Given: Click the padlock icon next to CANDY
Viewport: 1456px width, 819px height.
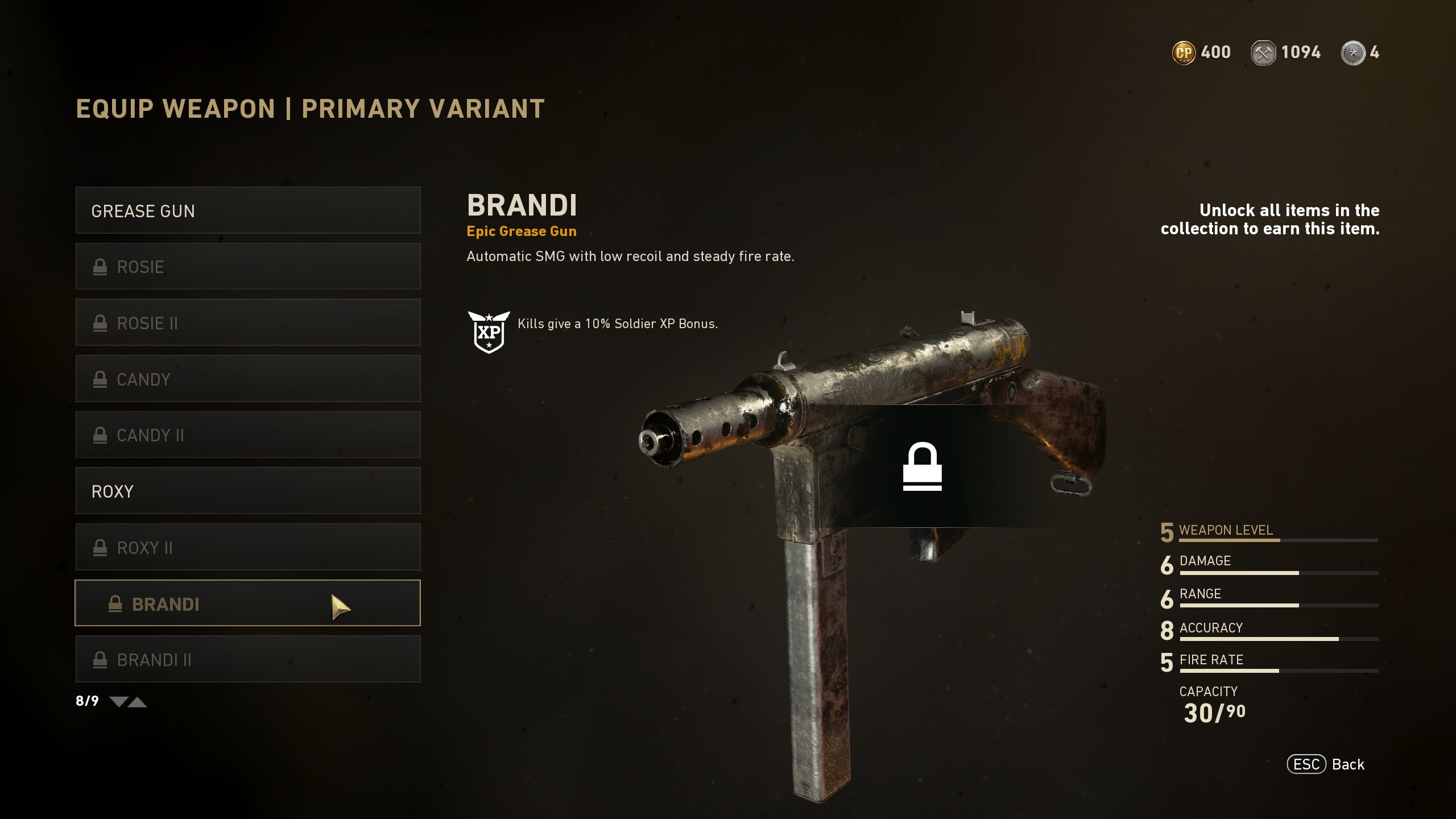Looking at the screenshot, I should click(x=101, y=379).
